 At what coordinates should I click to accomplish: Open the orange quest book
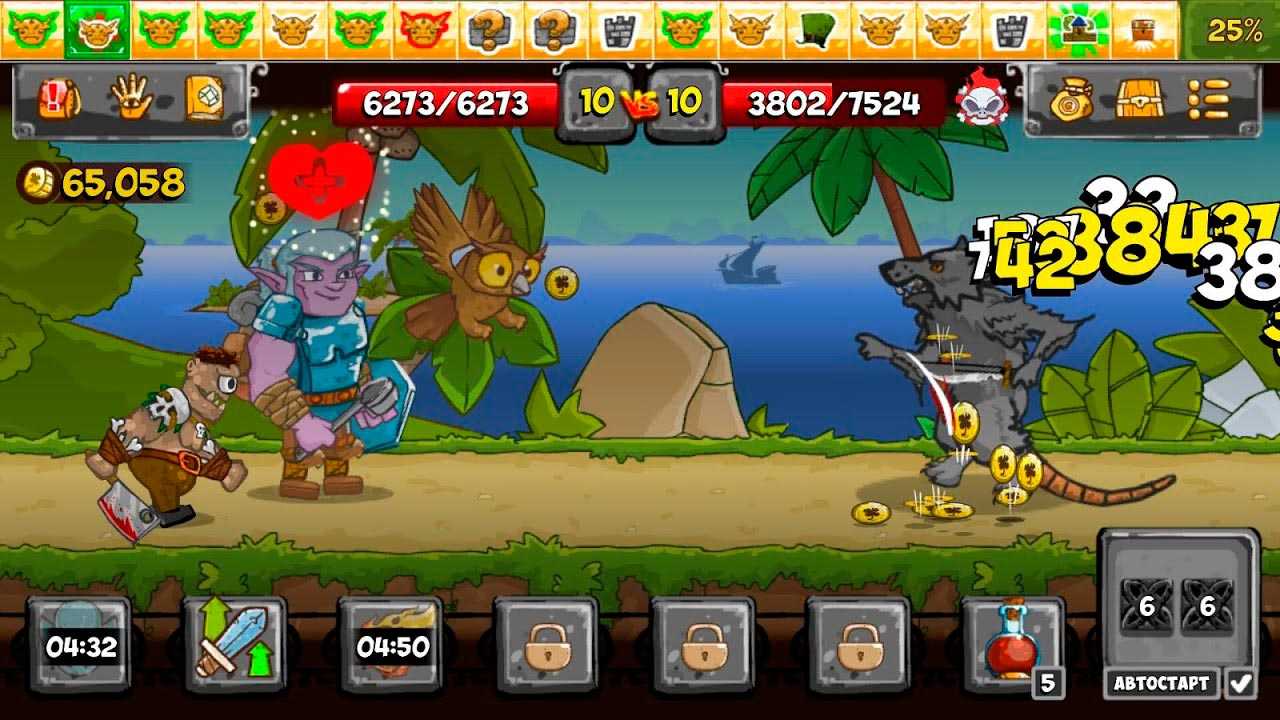click(x=204, y=98)
